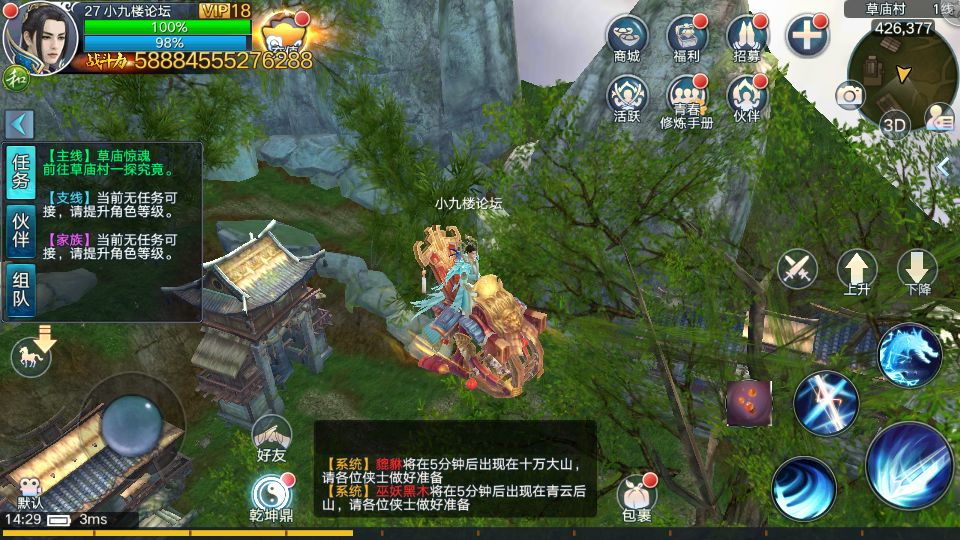Open the 乾坤鼎 cauldron icon
Viewport: 960px width, 540px height.
pos(271,495)
